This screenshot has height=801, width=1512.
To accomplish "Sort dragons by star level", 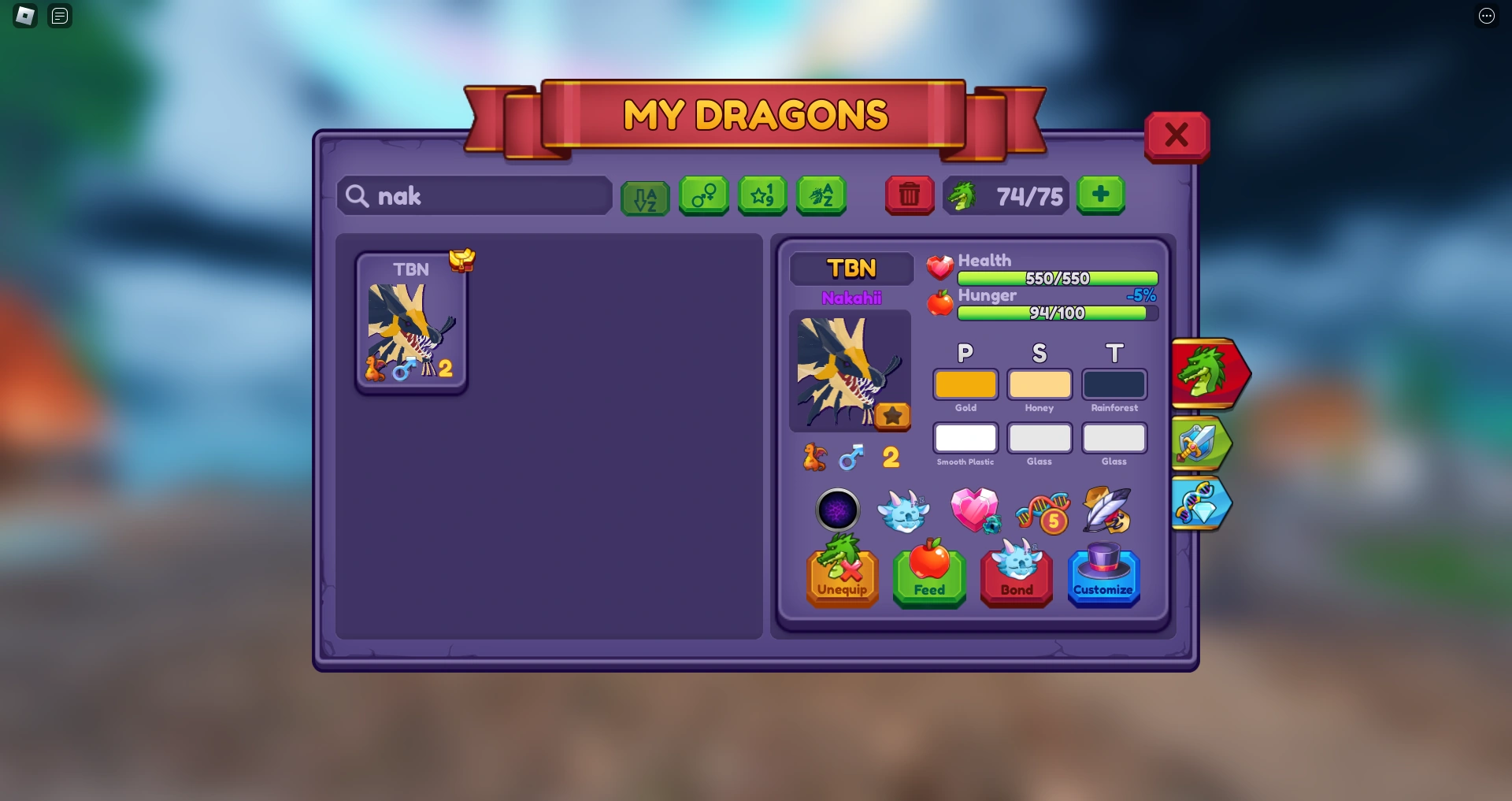I will click(762, 196).
